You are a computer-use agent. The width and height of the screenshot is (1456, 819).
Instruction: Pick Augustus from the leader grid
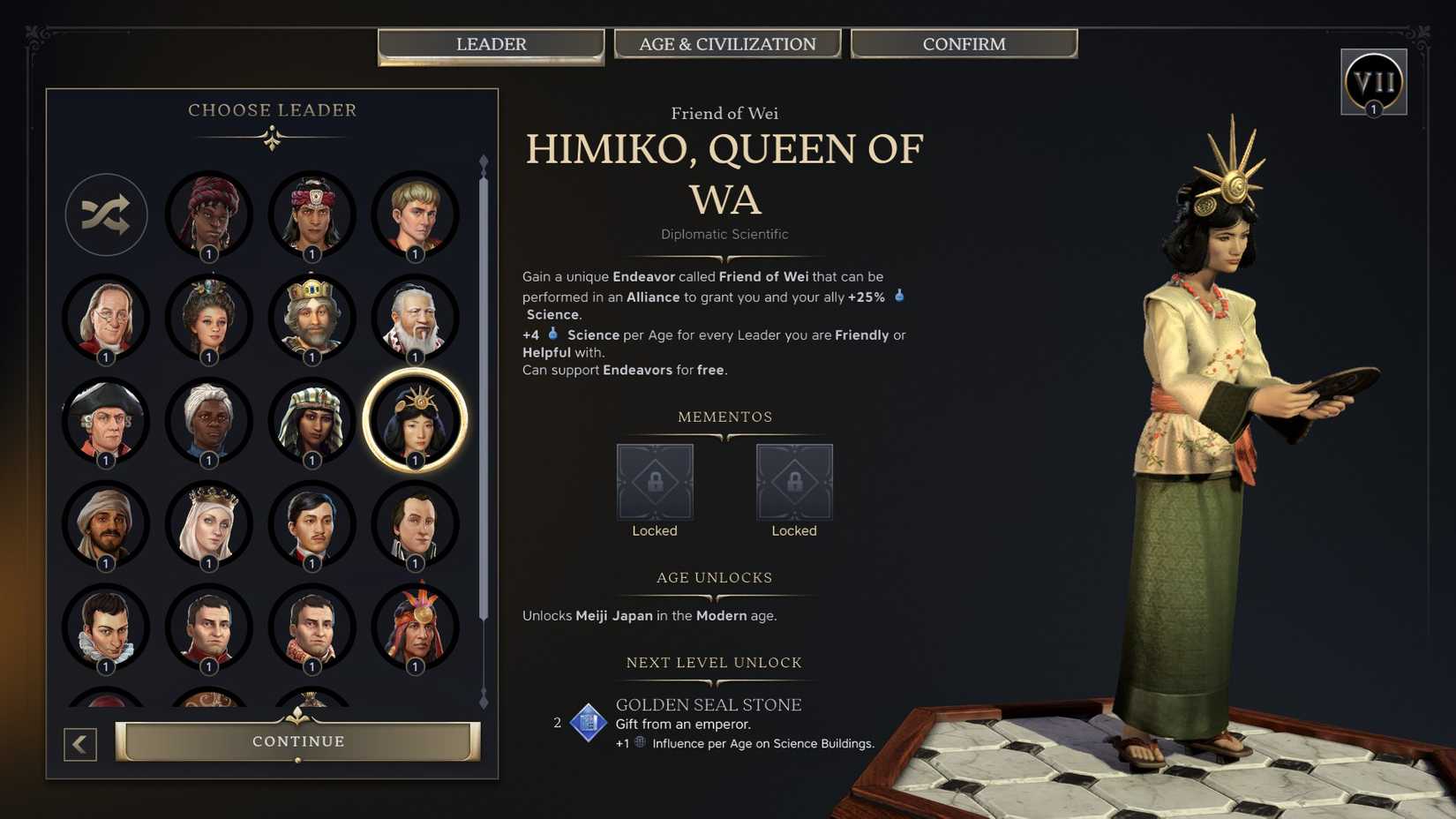coord(416,214)
